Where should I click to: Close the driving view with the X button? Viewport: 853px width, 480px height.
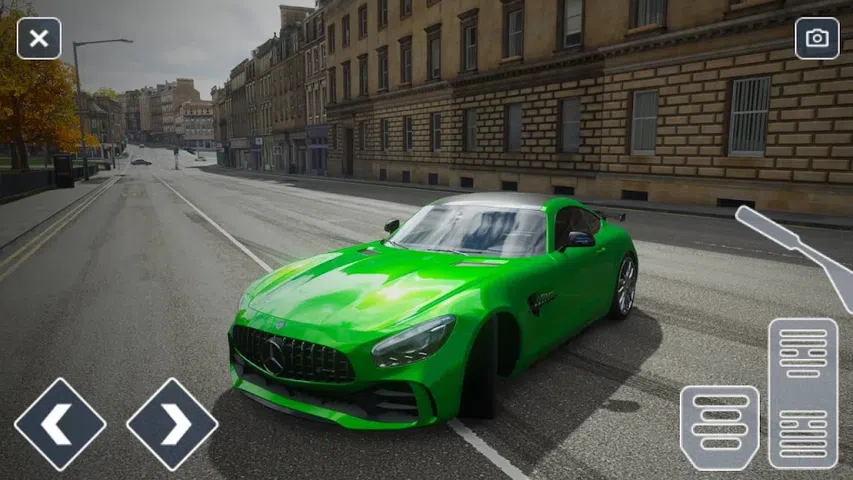39,38
